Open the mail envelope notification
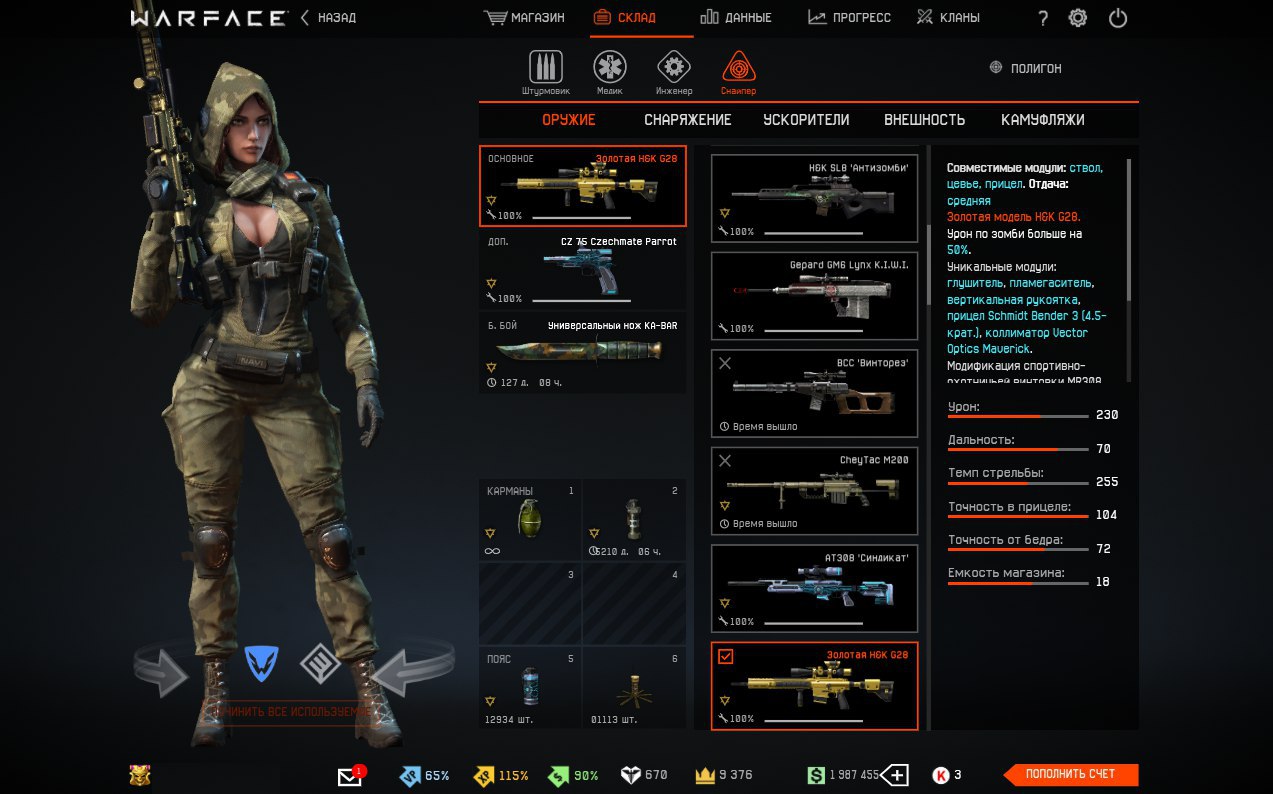1273x794 pixels. pyautogui.click(x=349, y=776)
